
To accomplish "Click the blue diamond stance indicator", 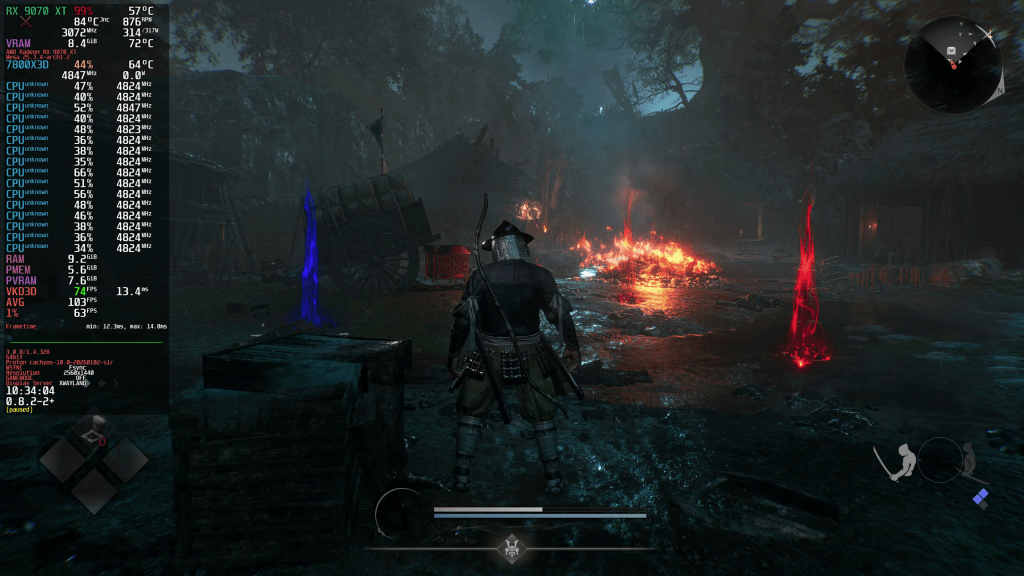I will 981,498.
